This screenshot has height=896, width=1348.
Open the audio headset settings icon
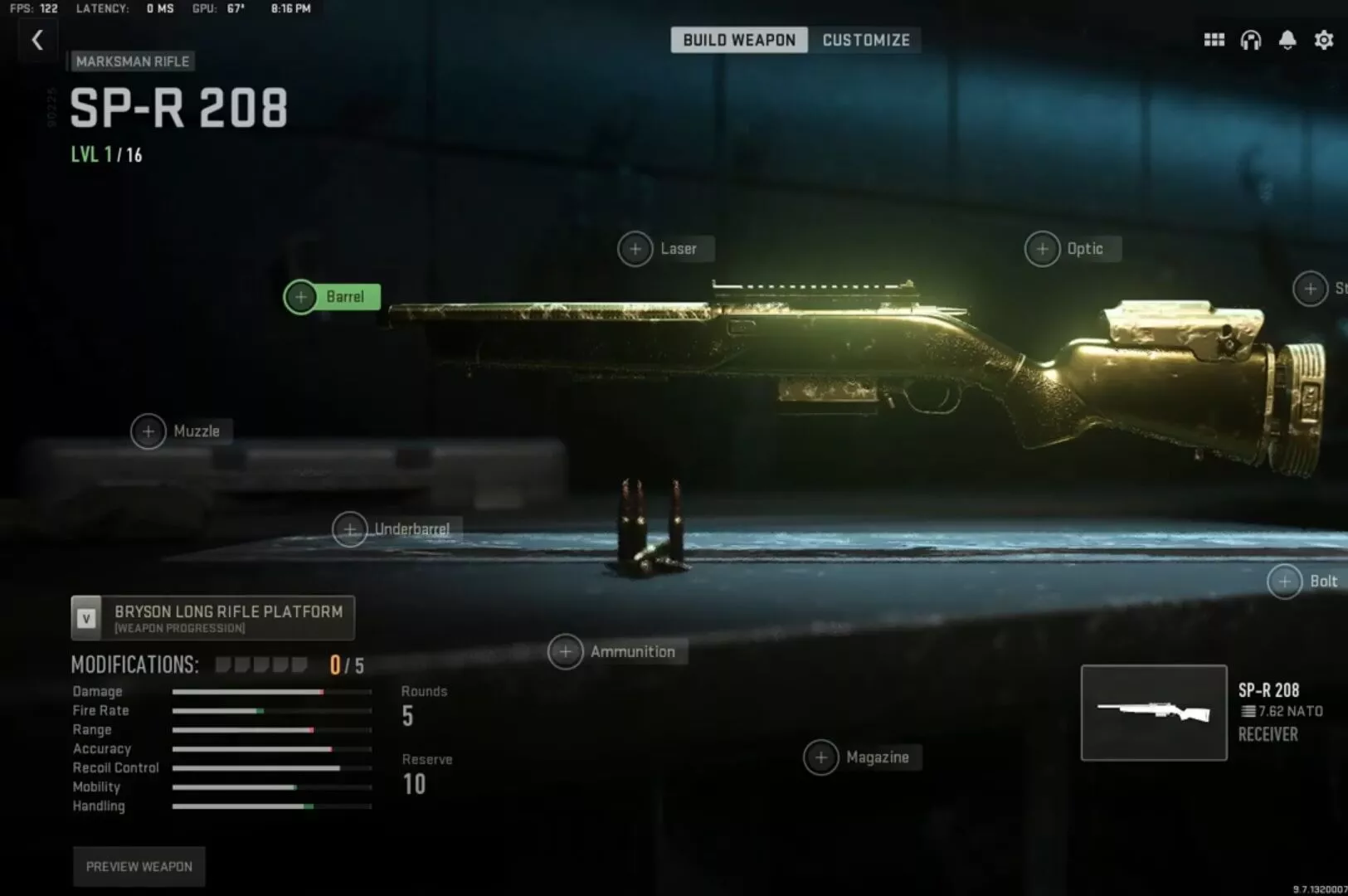pos(1250,39)
